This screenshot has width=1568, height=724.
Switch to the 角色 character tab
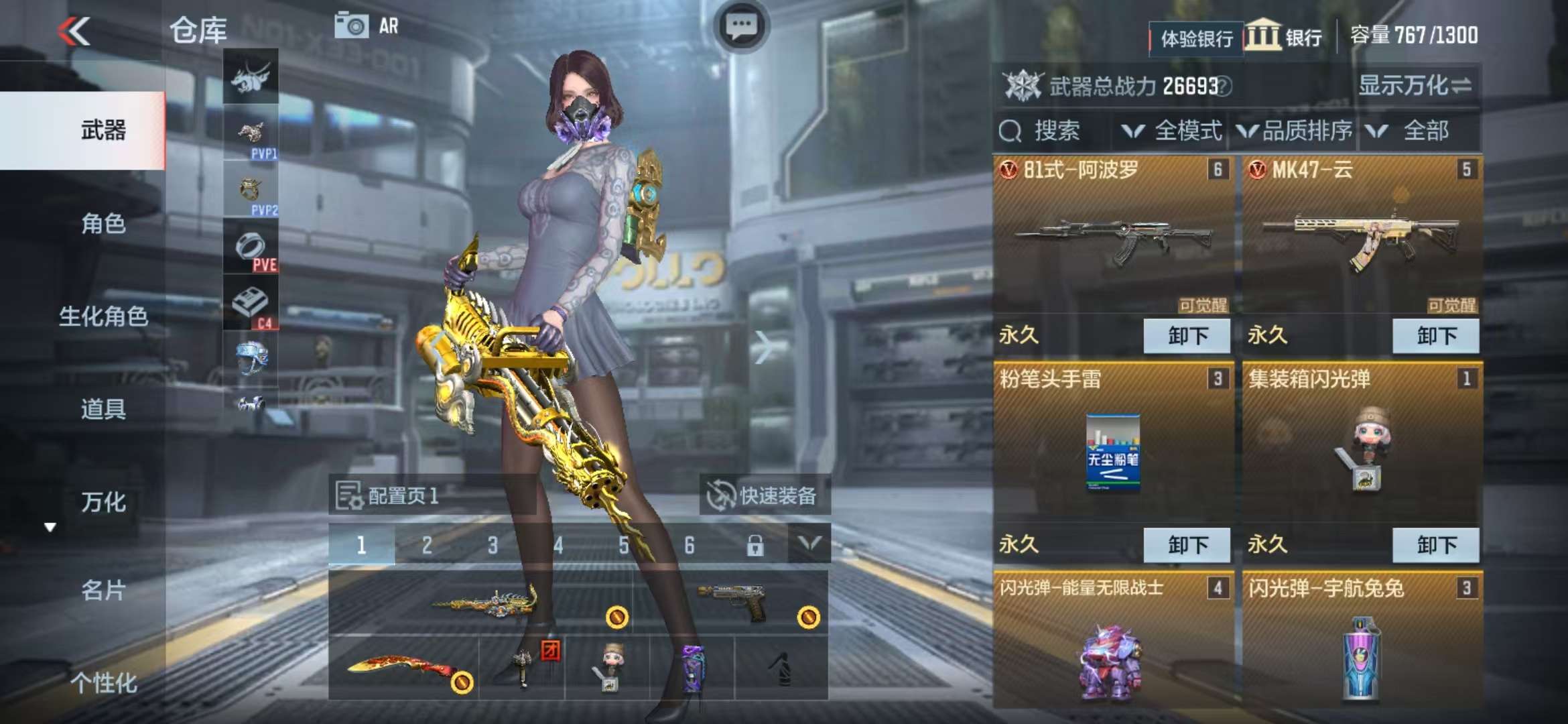point(103,223)
